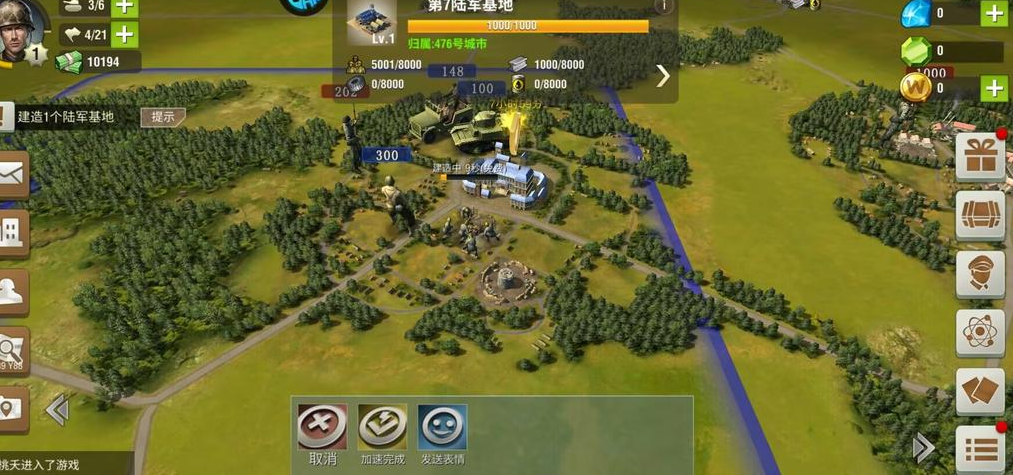This screenshot has width=1013, height=475.
Task: Add more flag march slots with plus
Action: [x=124, y=35]
